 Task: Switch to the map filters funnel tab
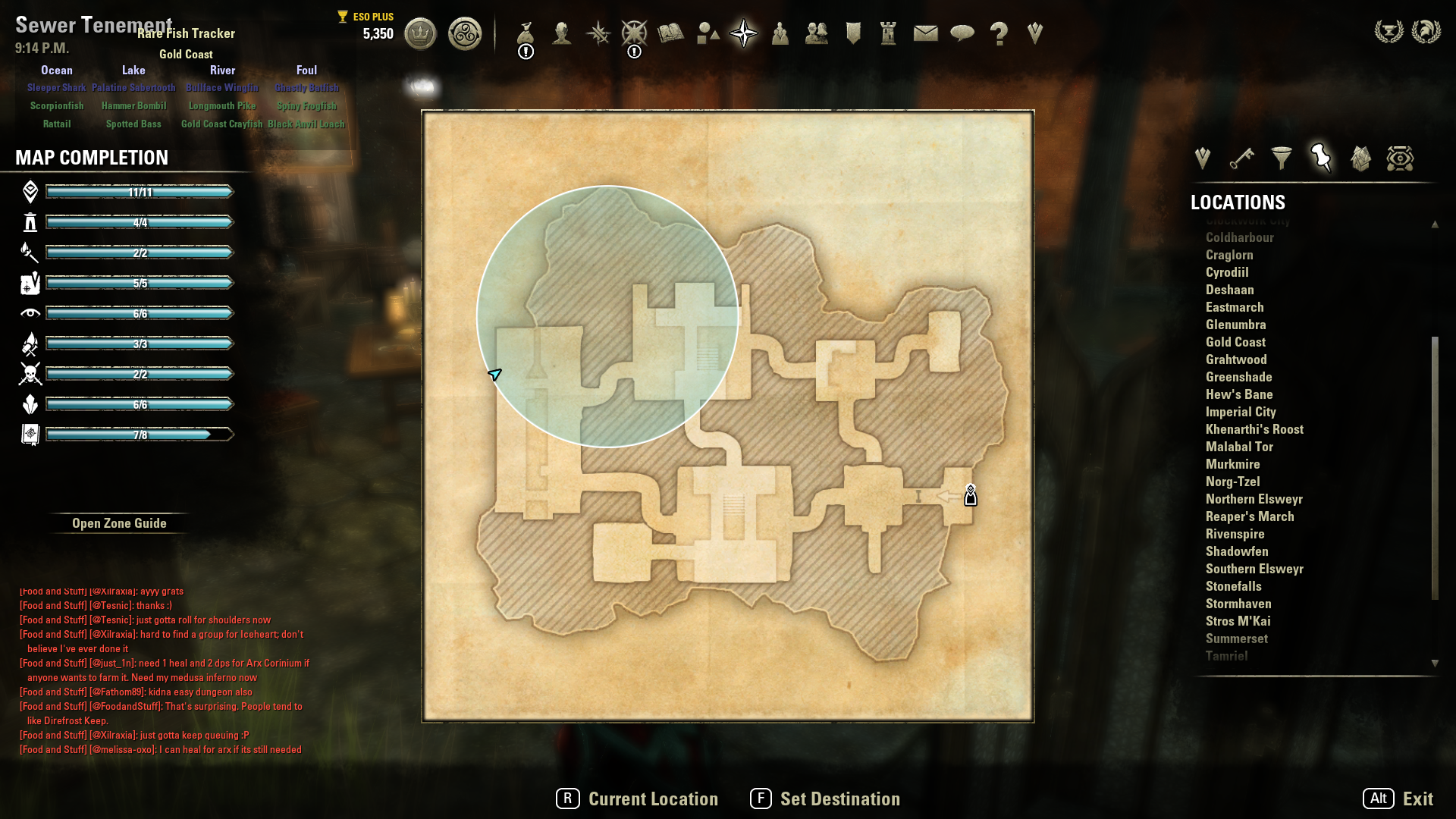point(1282,158)
